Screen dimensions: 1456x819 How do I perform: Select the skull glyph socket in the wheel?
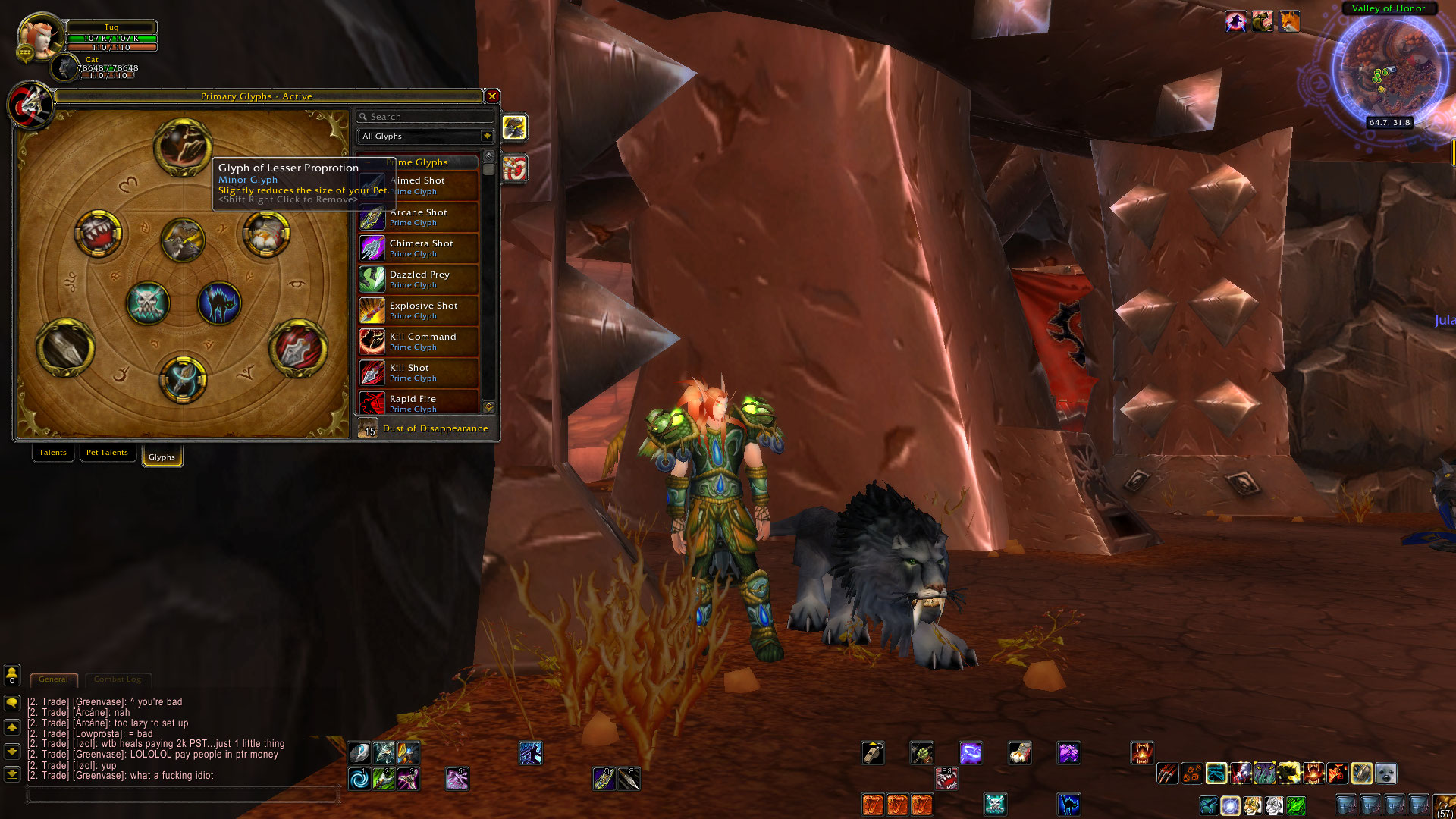coord(149,302)
